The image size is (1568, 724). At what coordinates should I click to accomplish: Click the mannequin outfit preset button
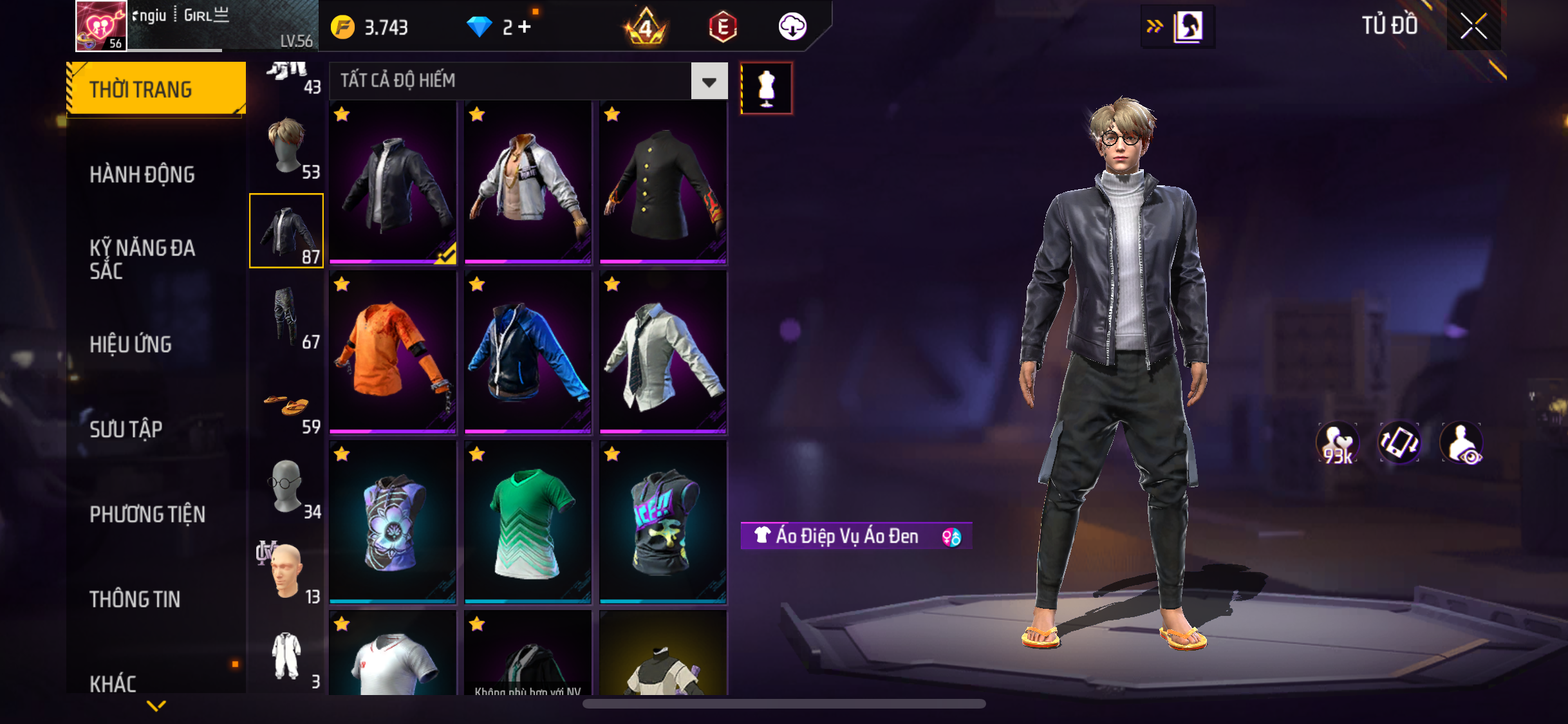[x=766, y=88]
